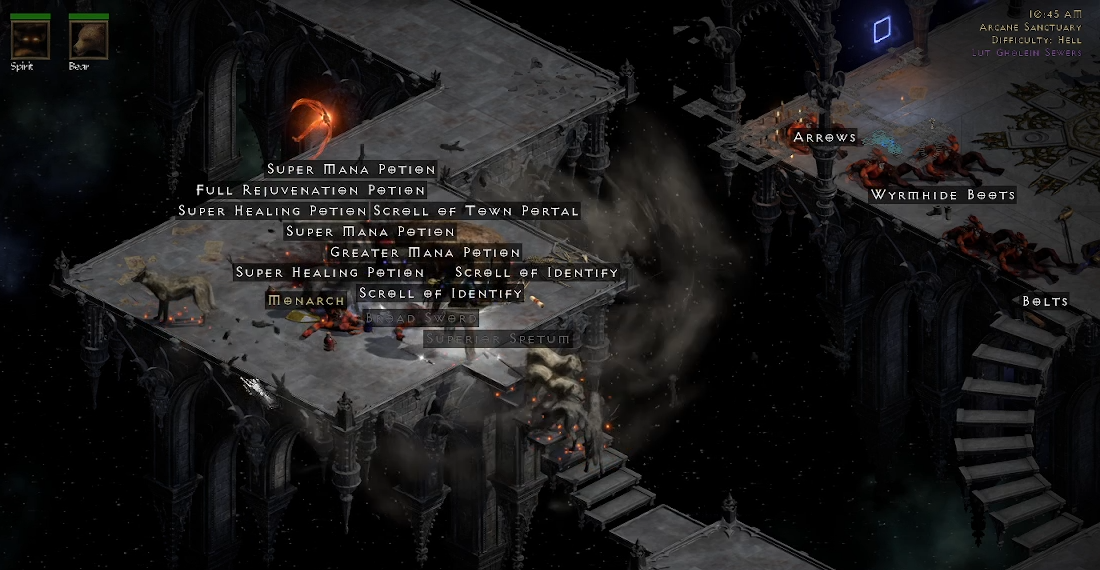This screenshot has width=1100, height=570.
Task: Pick up the Bolts item label
Action: tap(1045, 301)
